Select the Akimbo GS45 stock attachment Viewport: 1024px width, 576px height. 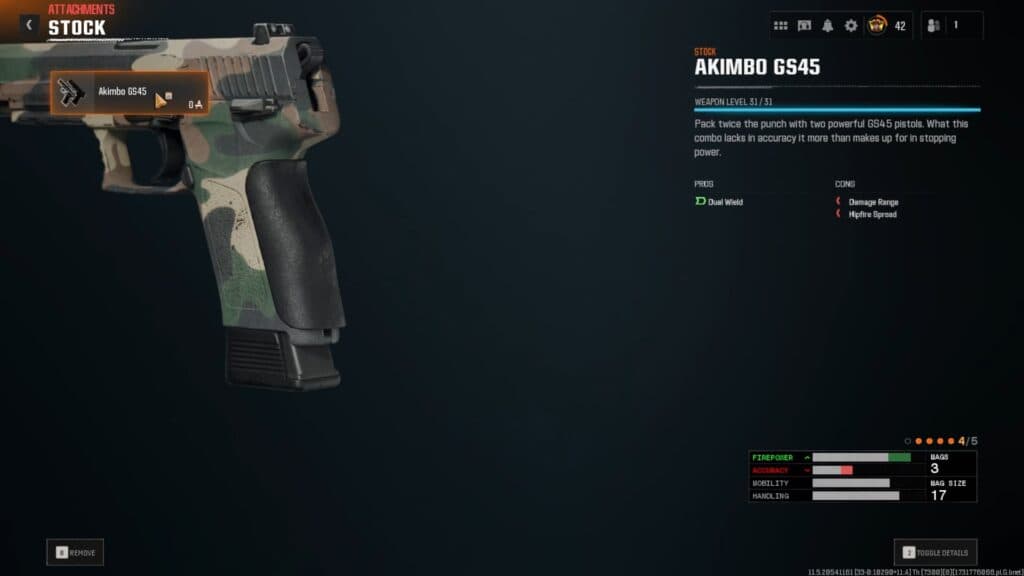point(129,92)
